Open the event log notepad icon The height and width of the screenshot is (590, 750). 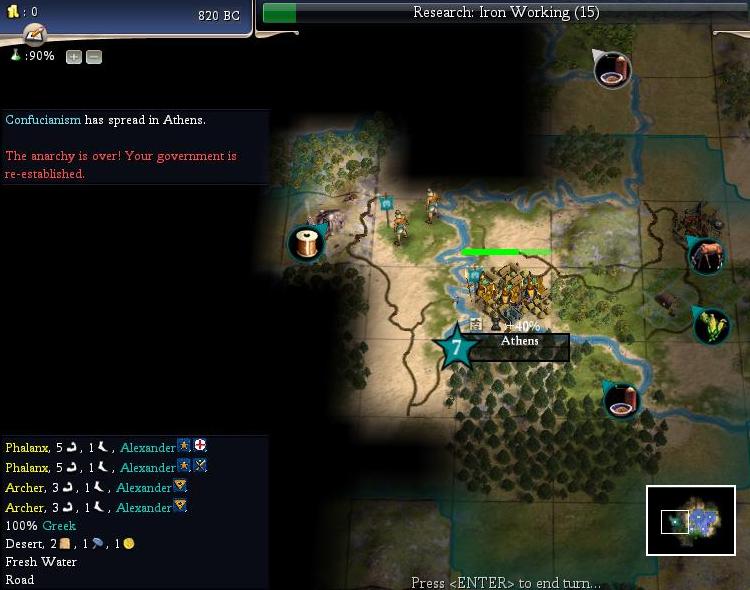point(34,34)
